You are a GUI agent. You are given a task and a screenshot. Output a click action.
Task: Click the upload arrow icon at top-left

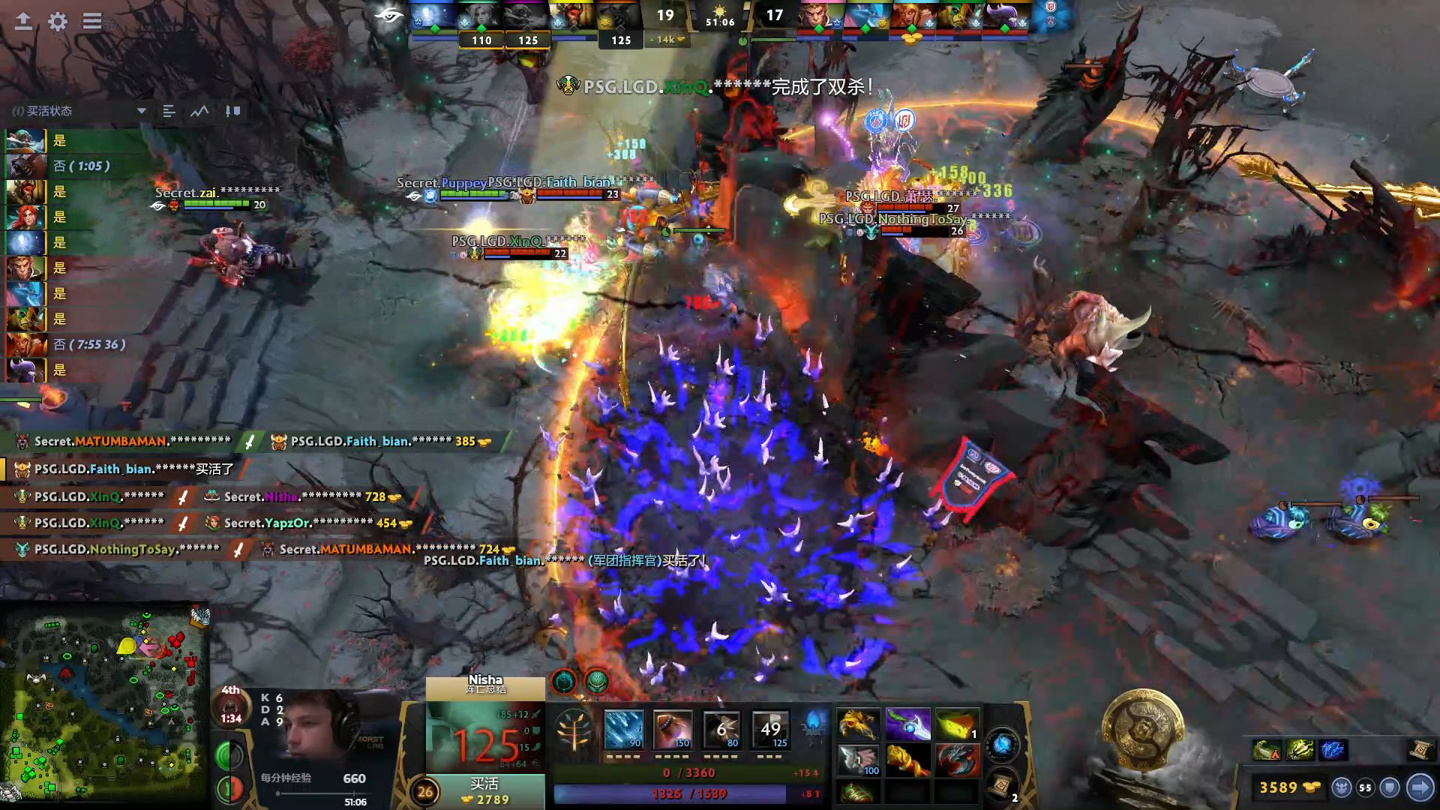[23, 21]
